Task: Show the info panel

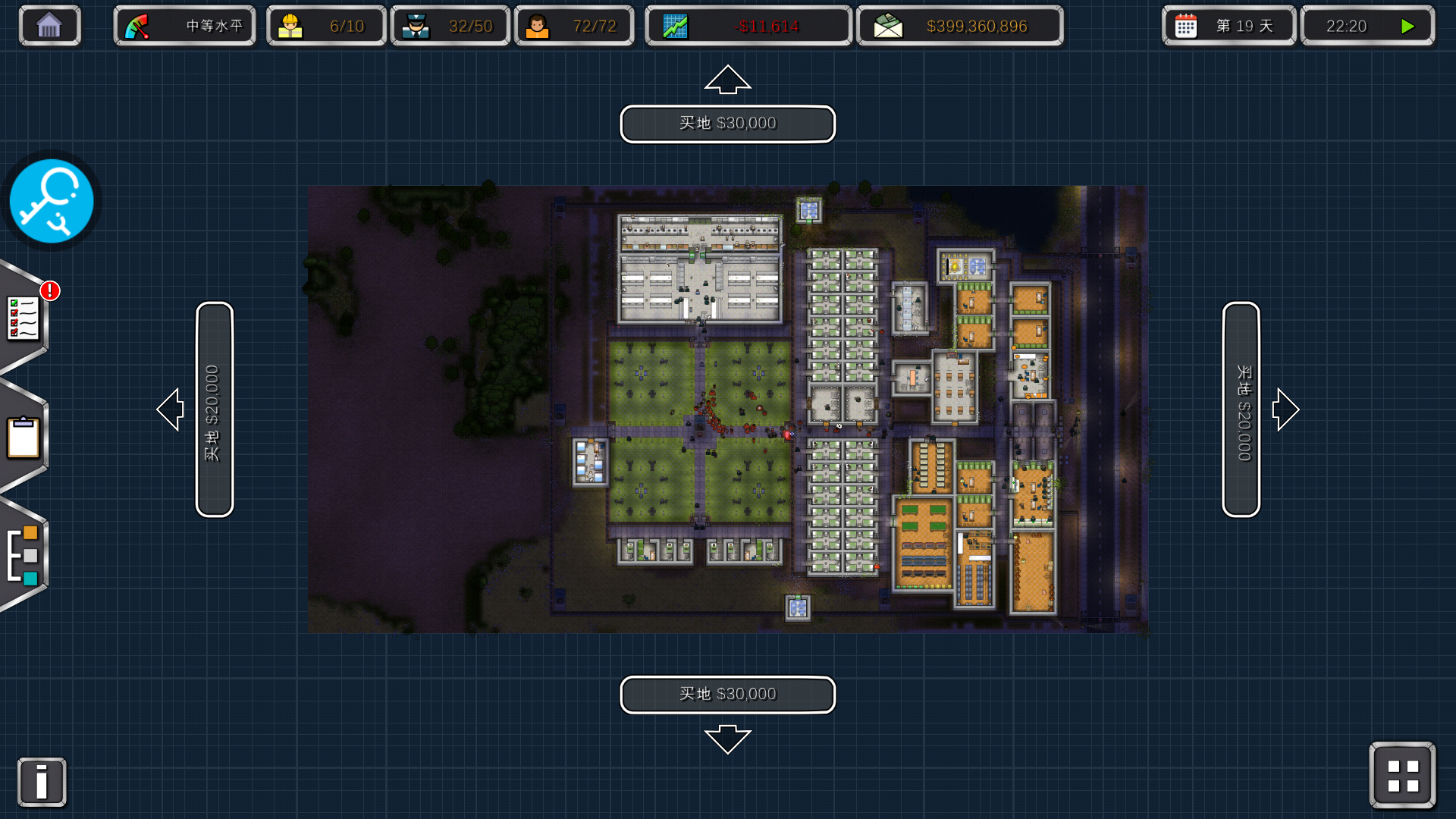Action: click(x=42, y=782)
